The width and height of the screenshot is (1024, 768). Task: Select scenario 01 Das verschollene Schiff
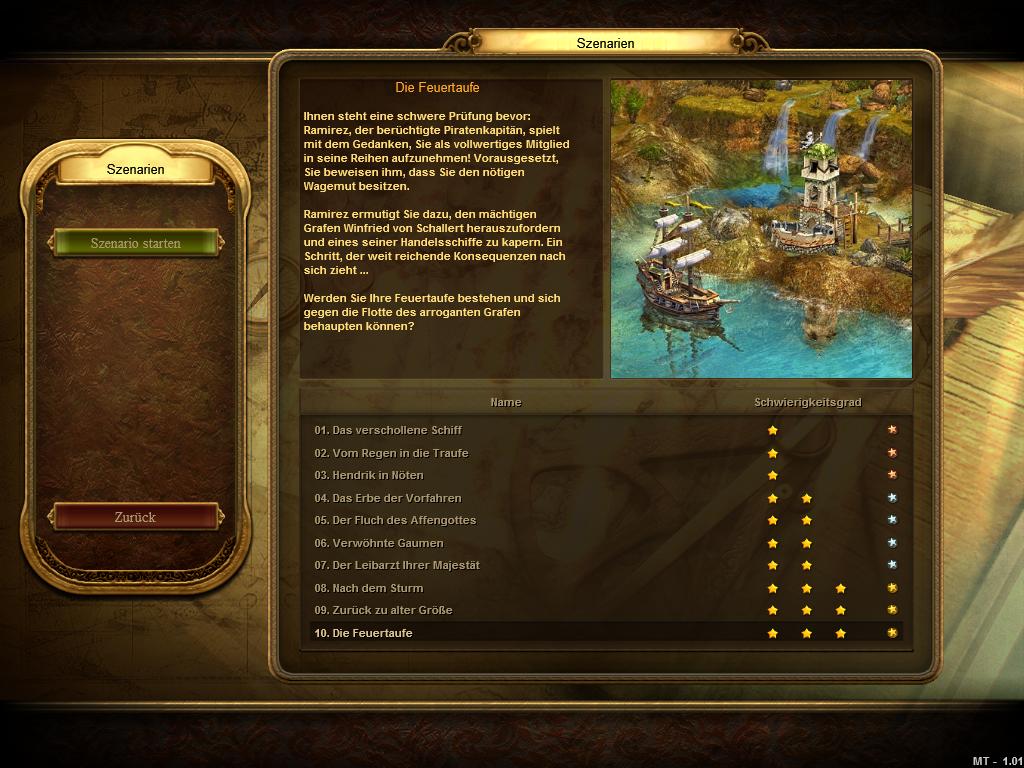pyautogui.click(x=388, y=430)
